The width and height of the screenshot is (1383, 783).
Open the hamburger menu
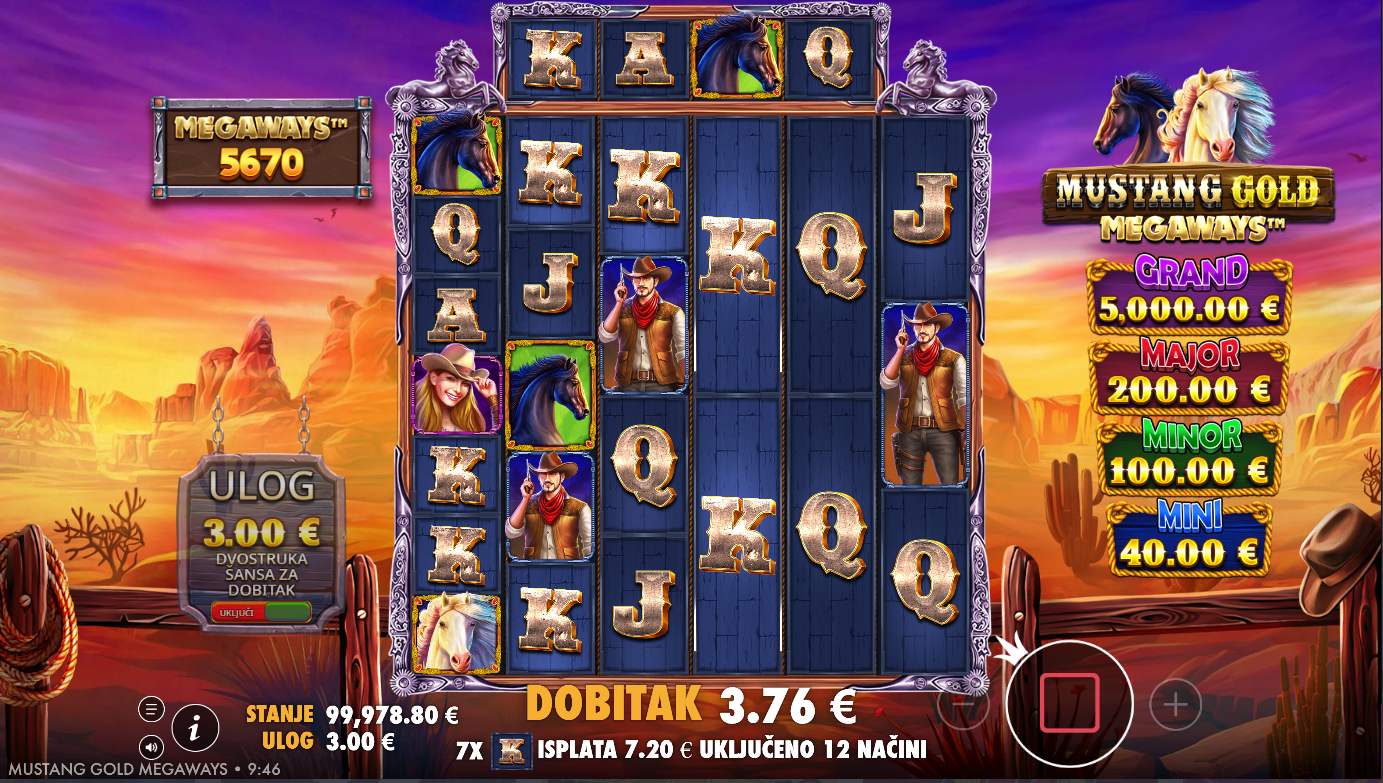point(151,710)
